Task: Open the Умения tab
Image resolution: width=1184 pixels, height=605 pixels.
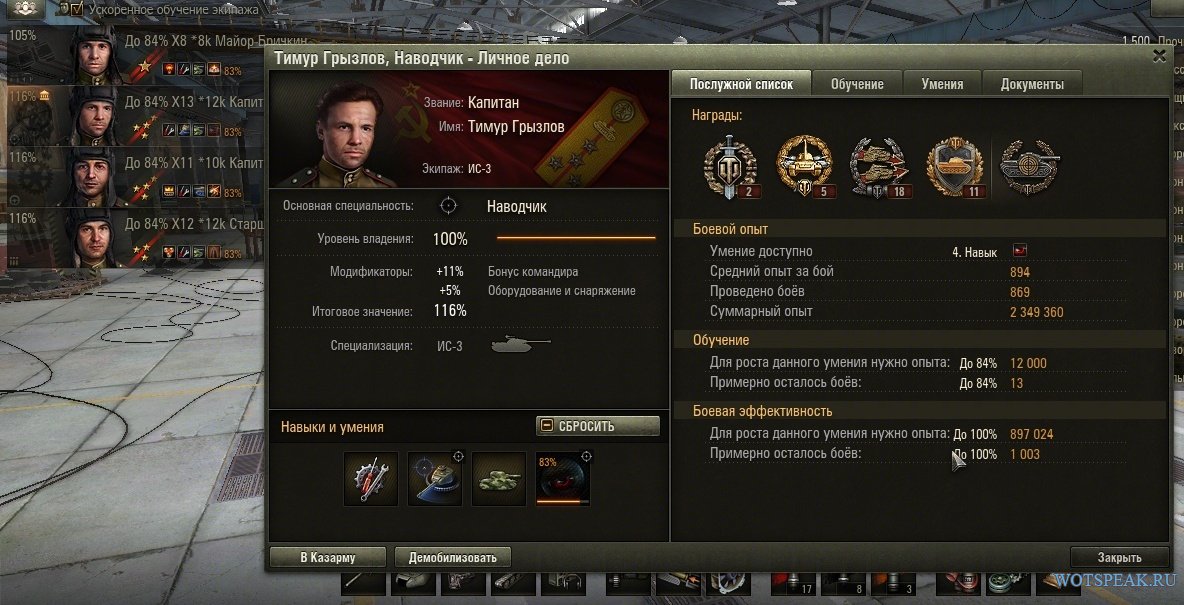Action: [x=942, y=84]
